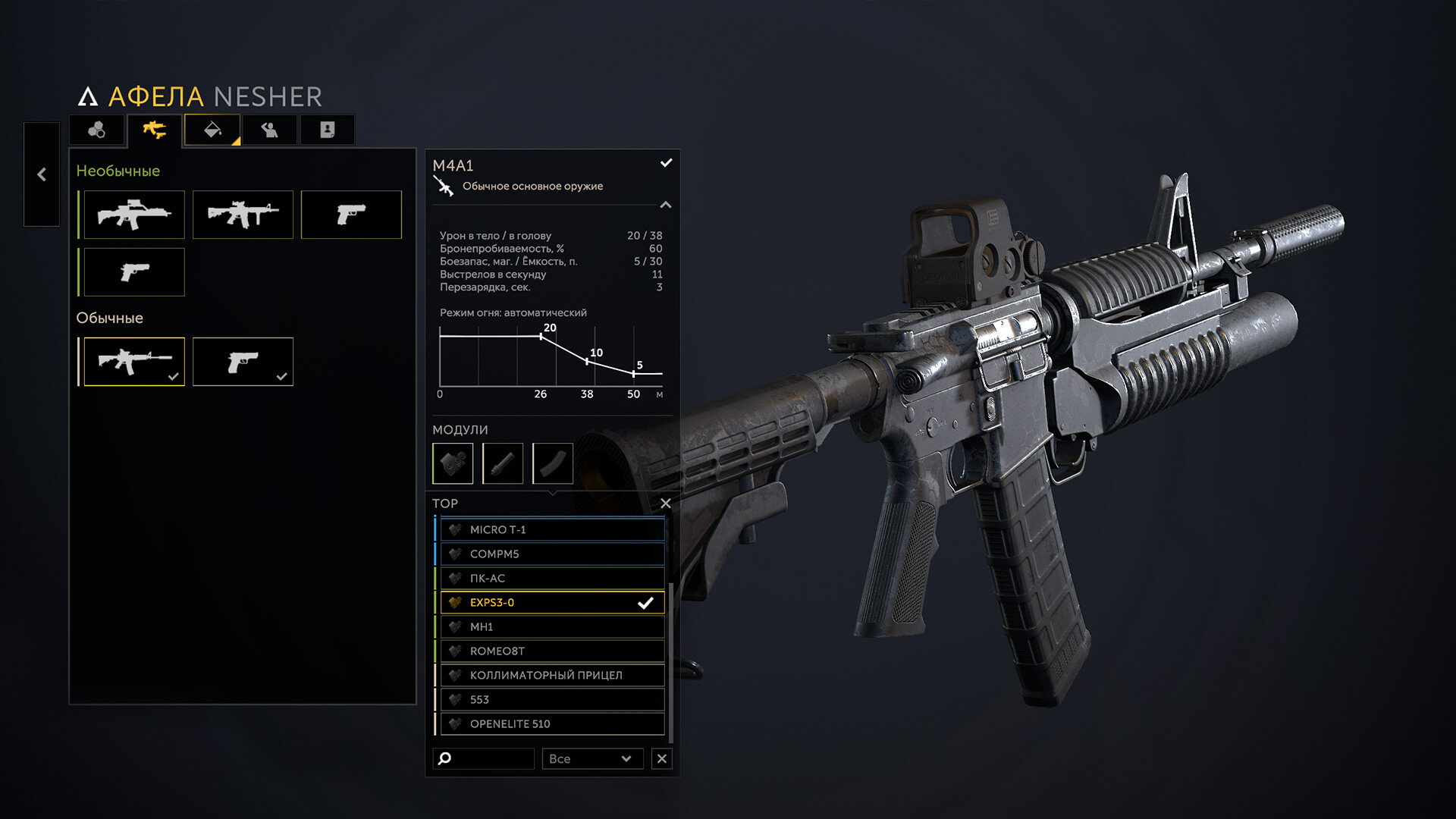The height and width of the screenshot is (819, 1456).
Task: Select the magazine module slot
Action: pos(553,463)
